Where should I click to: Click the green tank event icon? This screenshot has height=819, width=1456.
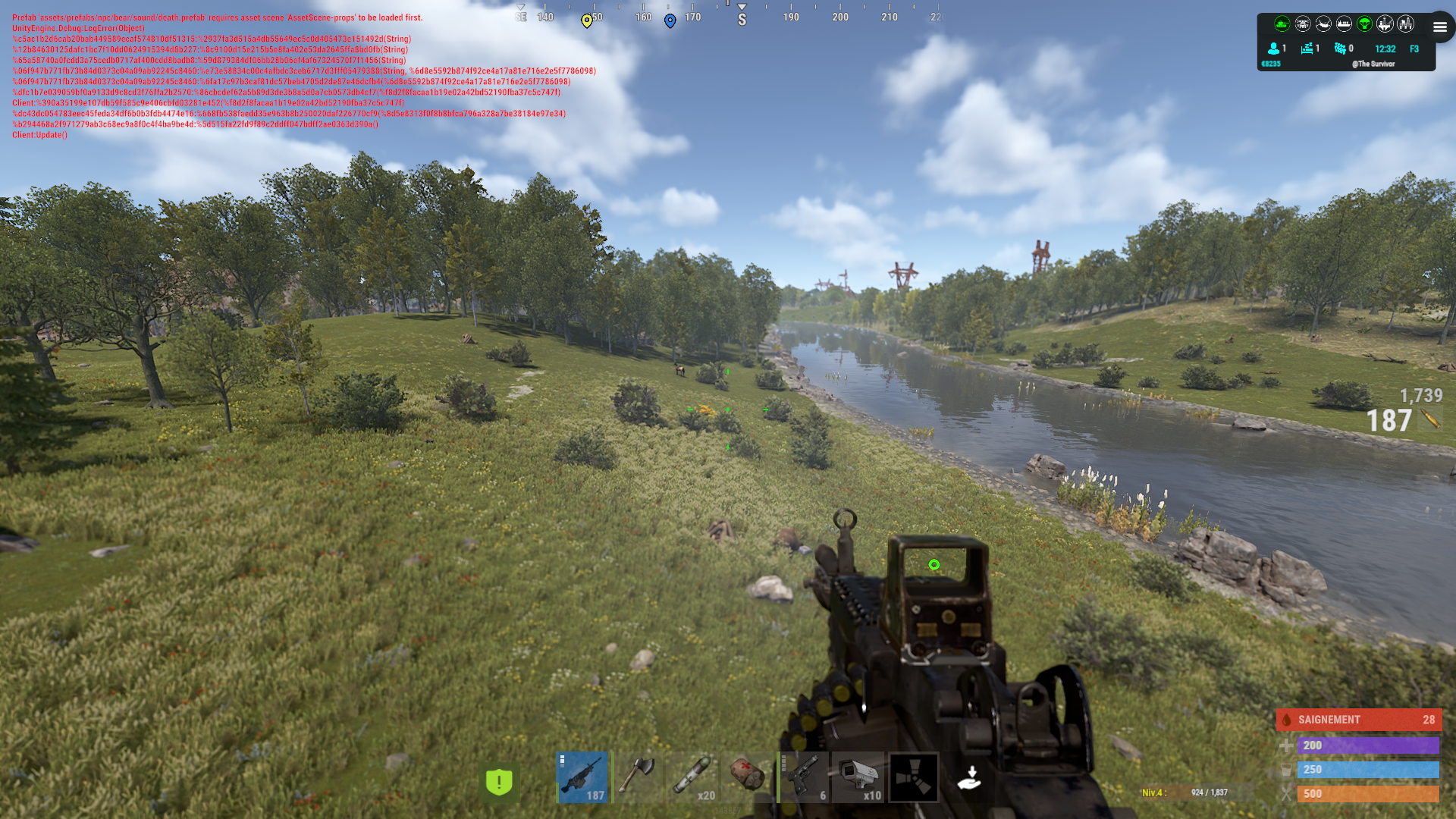point(1282,24)
